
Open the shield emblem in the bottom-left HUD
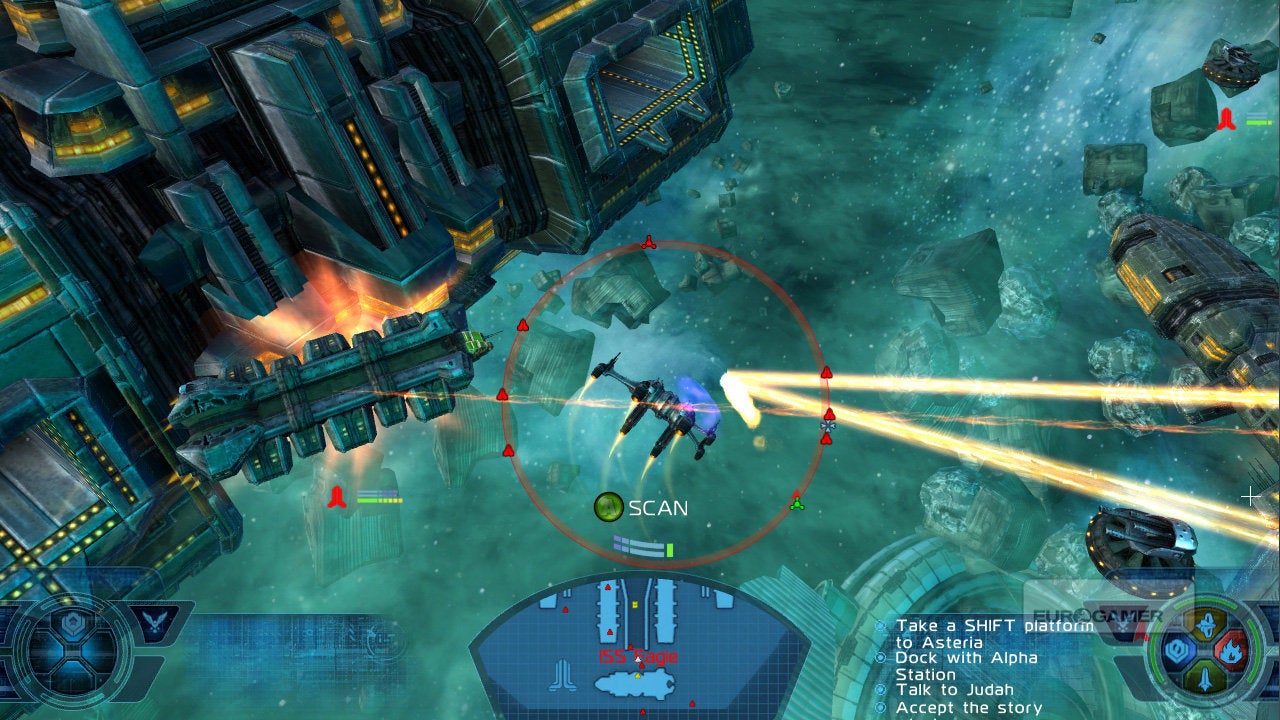click(72, 622)
